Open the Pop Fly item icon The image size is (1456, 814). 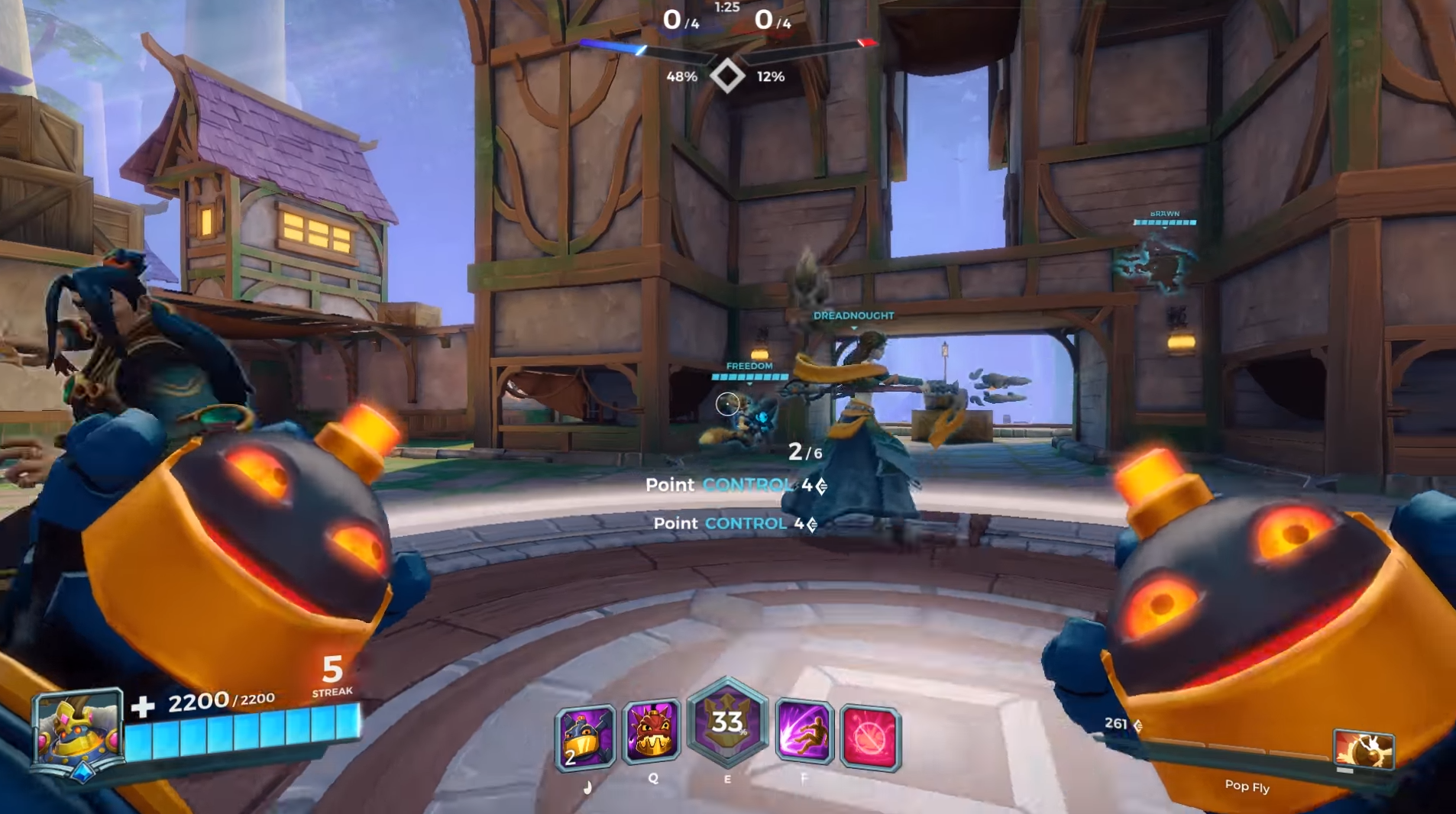(x=1364, y=750)
